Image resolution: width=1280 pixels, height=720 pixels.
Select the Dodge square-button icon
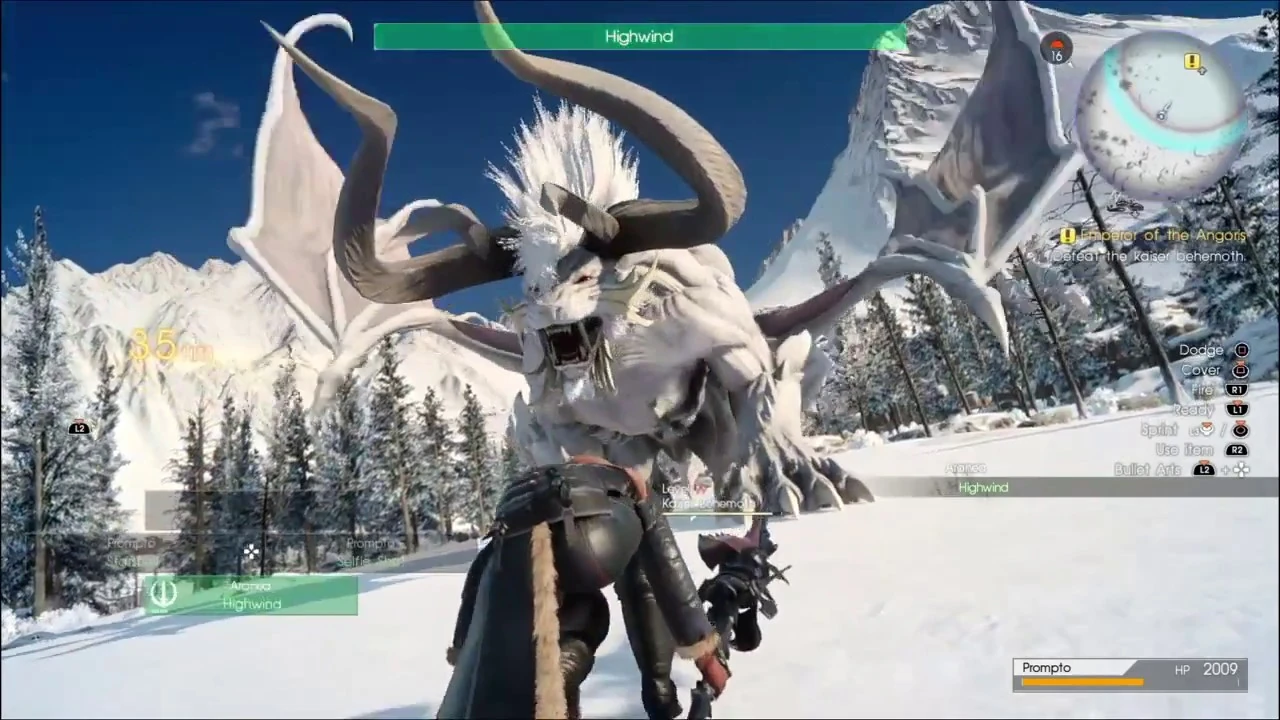coord(1240,350)
